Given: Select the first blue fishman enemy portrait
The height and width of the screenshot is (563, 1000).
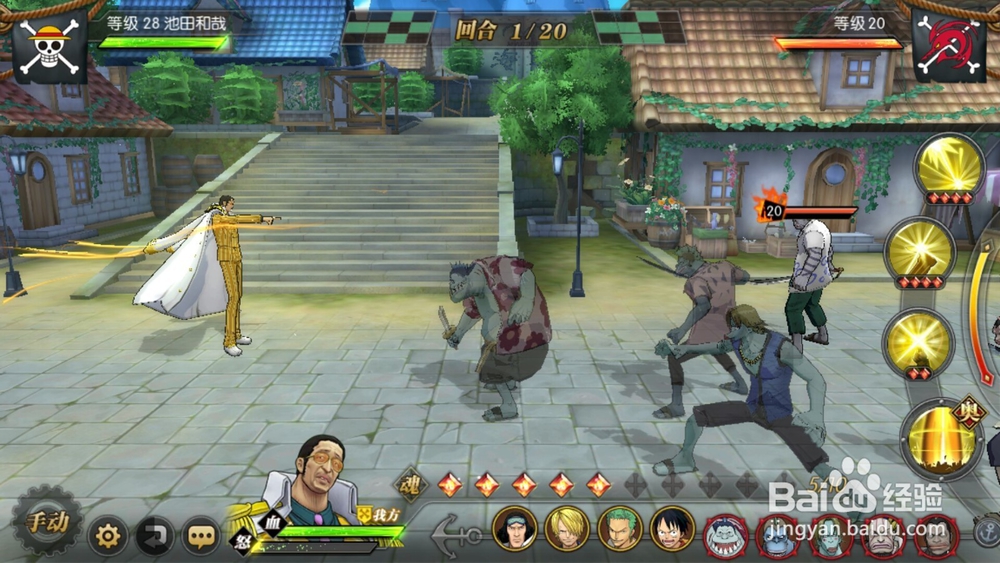Looking at the screenshot, I should [x=725, y=536].
